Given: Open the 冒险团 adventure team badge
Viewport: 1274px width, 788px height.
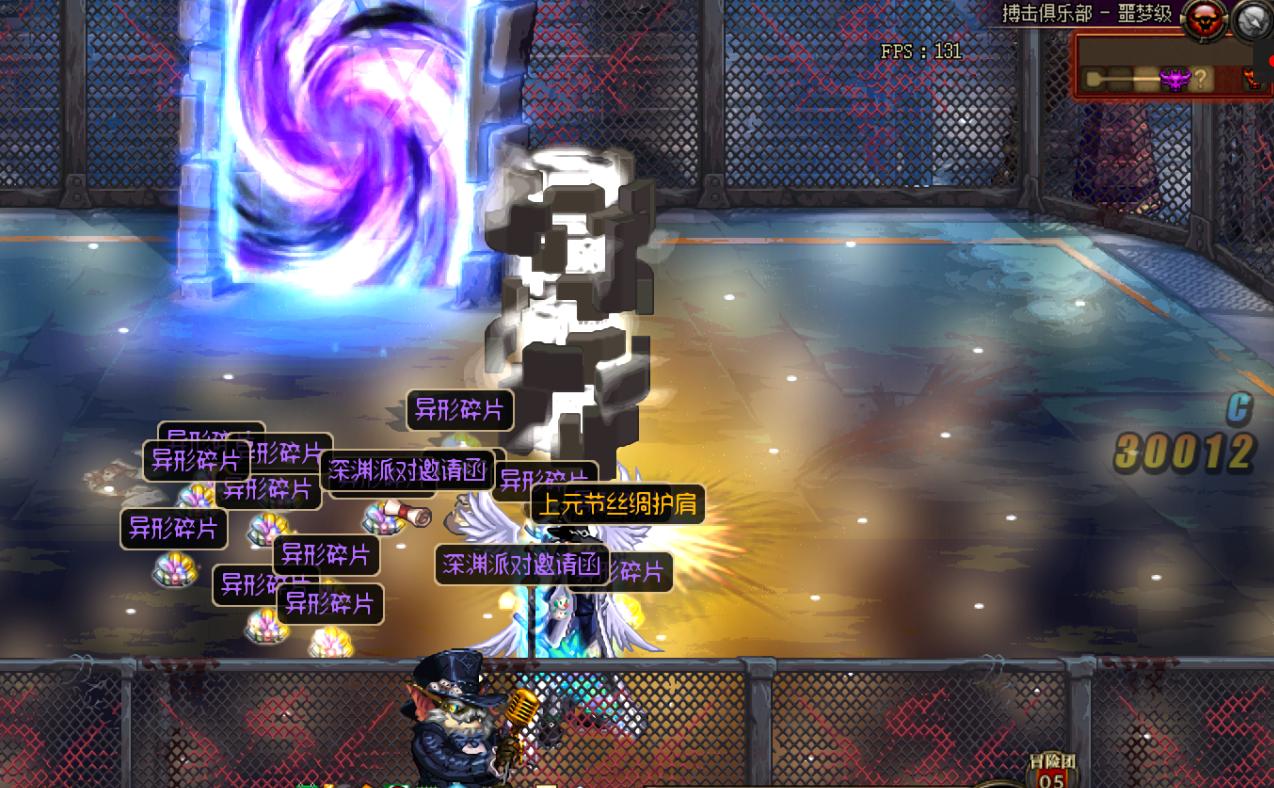Looking at the screenshot, I should [x=1051, y=770].
